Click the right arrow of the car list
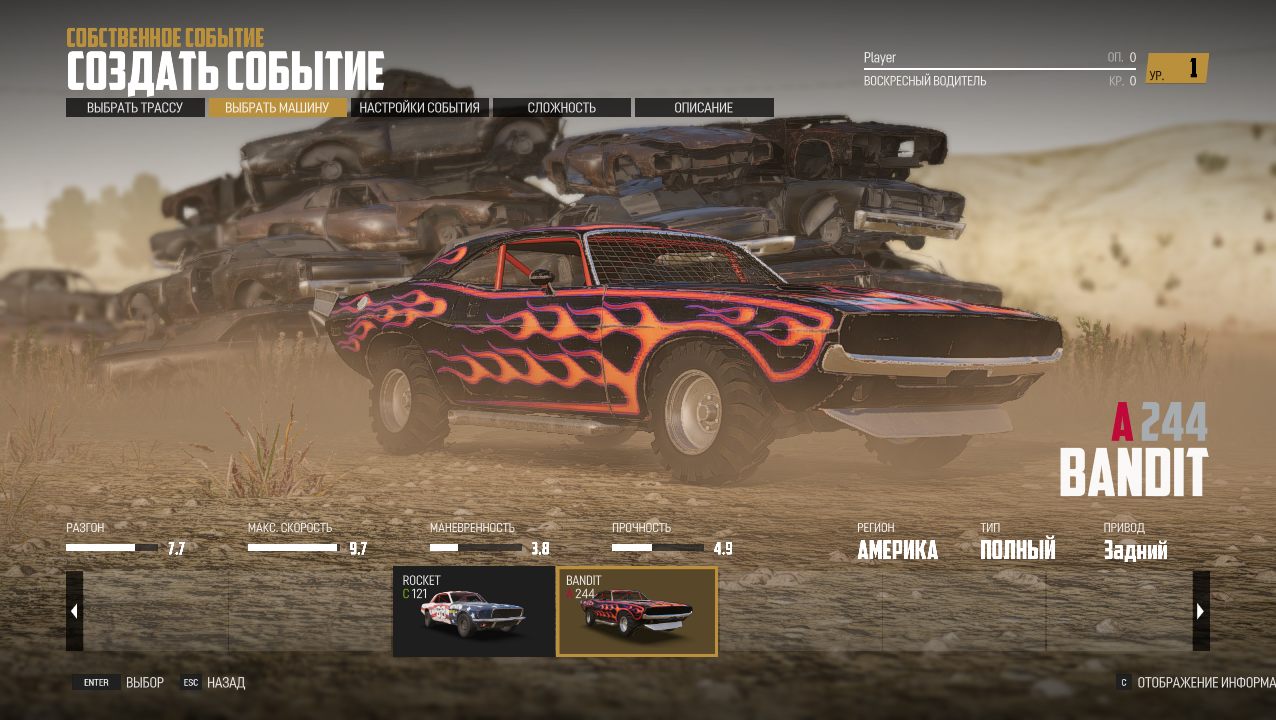Screen dimensions: 1276x720 point(1201,611)
